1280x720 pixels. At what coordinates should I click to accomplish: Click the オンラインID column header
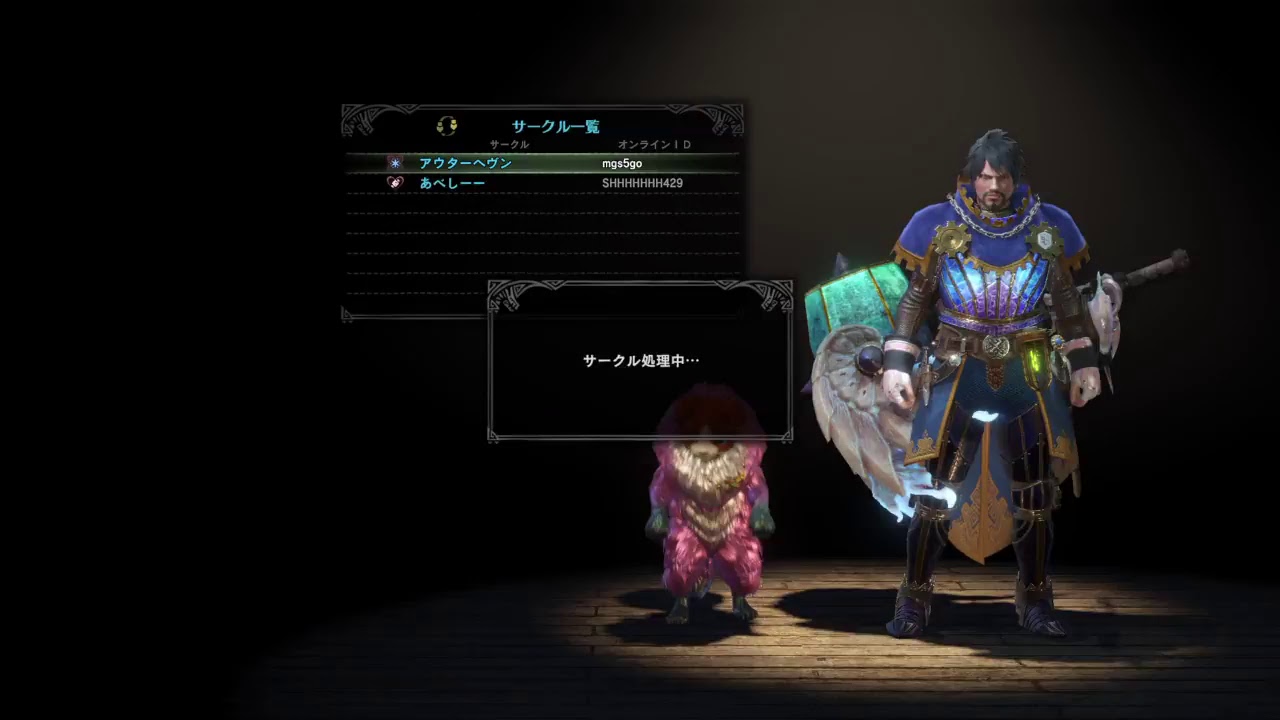point(655,144)
